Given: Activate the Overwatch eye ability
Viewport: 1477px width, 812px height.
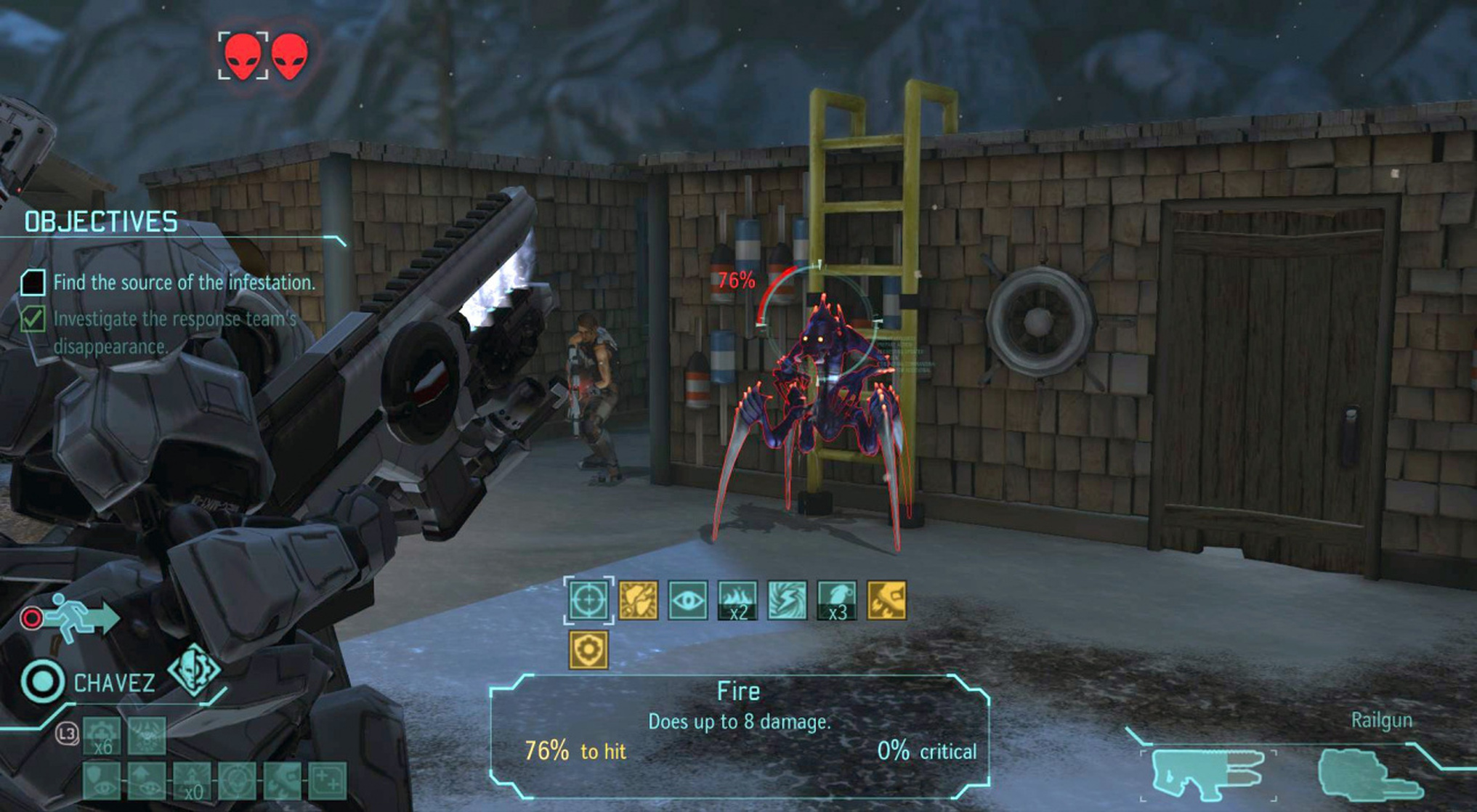Looking at the screenshot, I should 687,601.
